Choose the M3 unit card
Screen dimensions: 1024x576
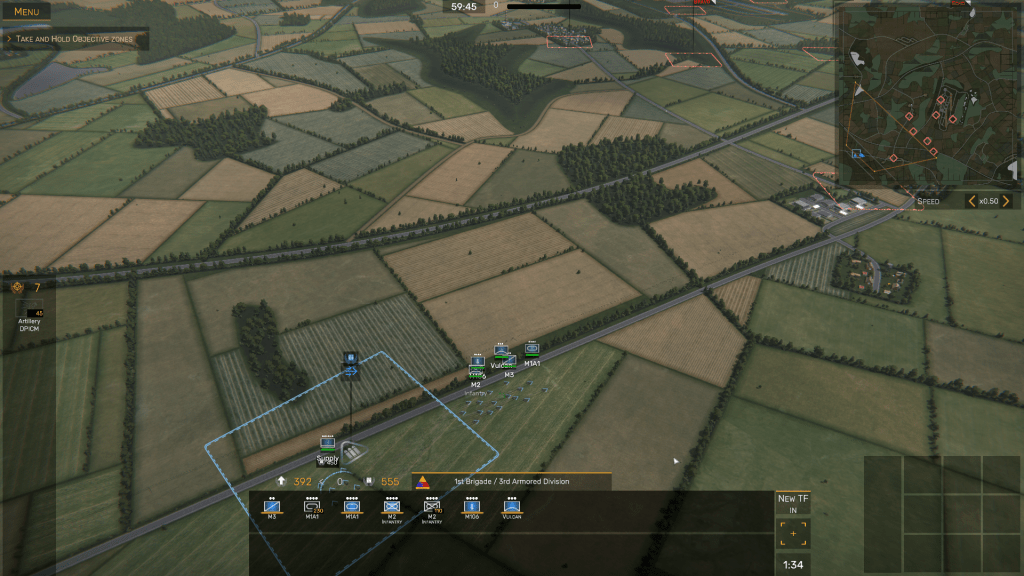[x=272, y=508]
